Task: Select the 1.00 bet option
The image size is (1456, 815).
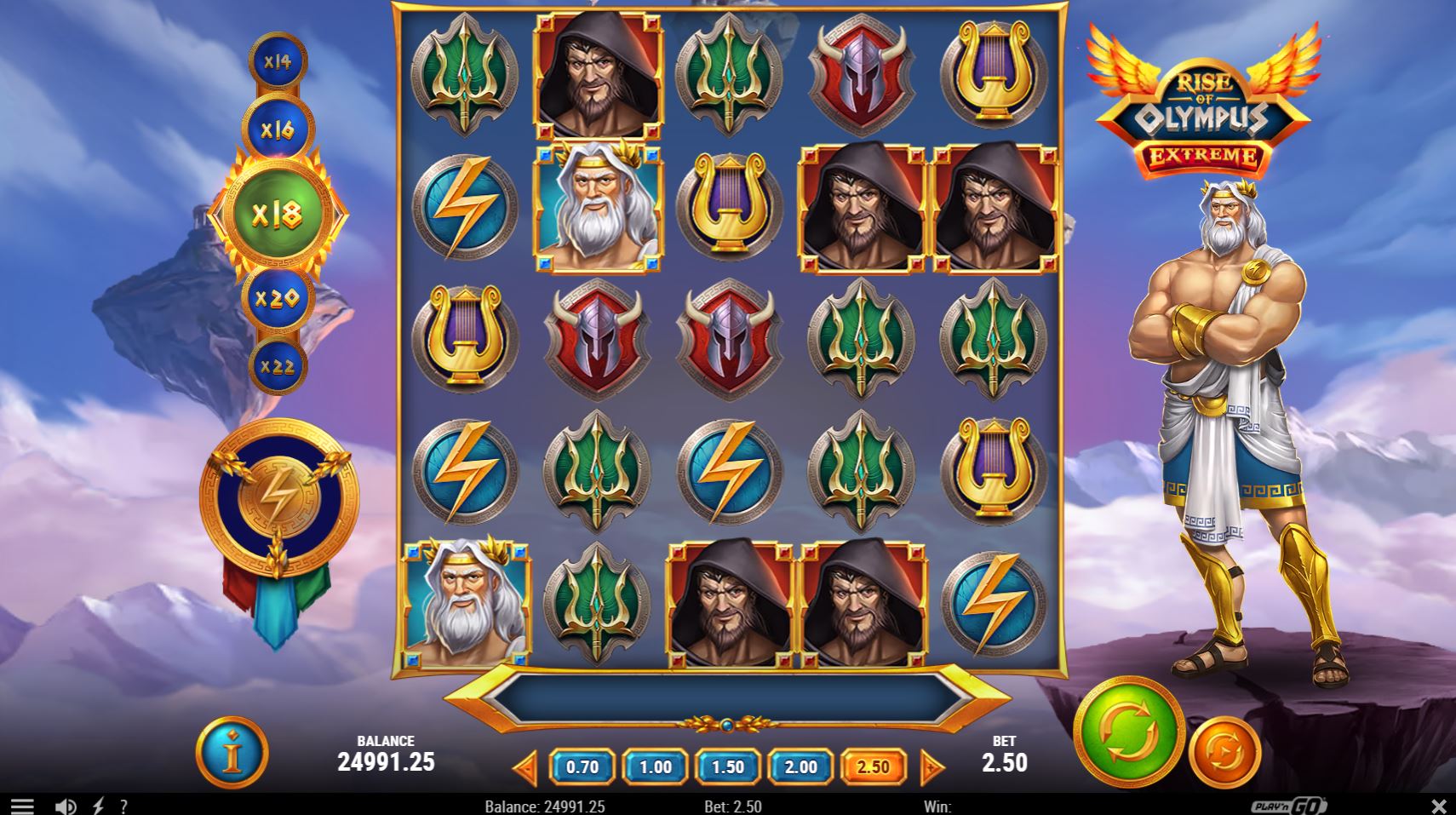Action: pos(654,766)
